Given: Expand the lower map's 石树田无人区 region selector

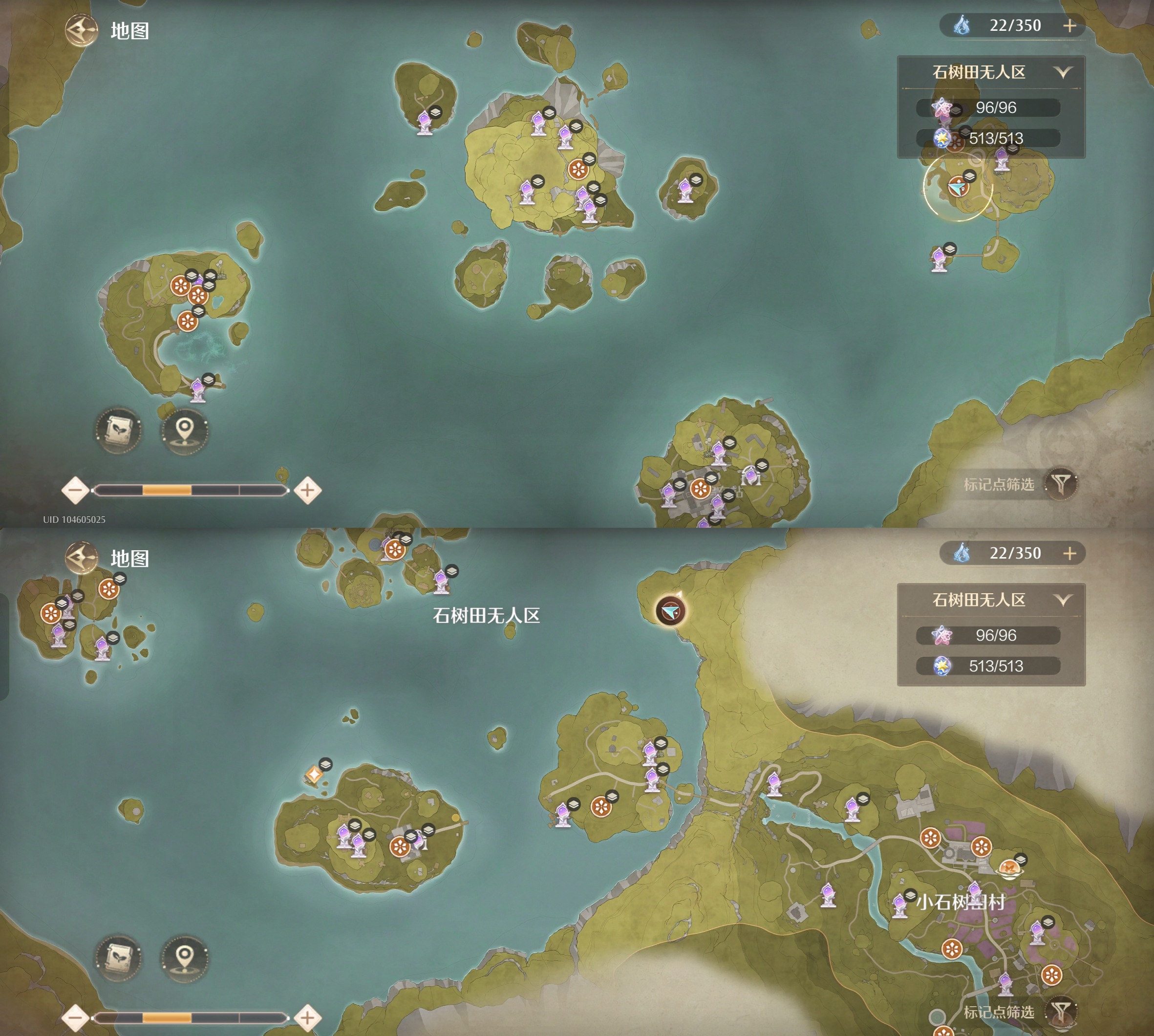Looking at the screenshot, I should 1062,600.
